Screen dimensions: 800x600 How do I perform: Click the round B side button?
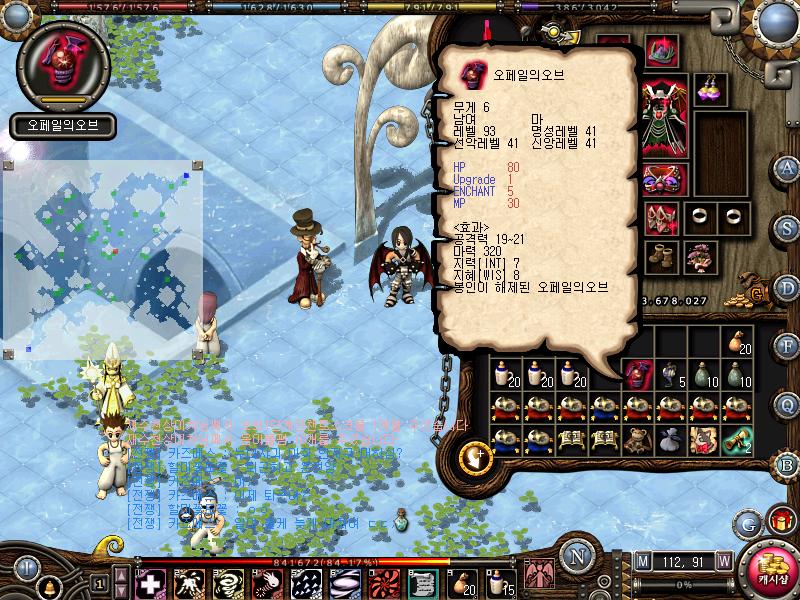pos(787,464)
